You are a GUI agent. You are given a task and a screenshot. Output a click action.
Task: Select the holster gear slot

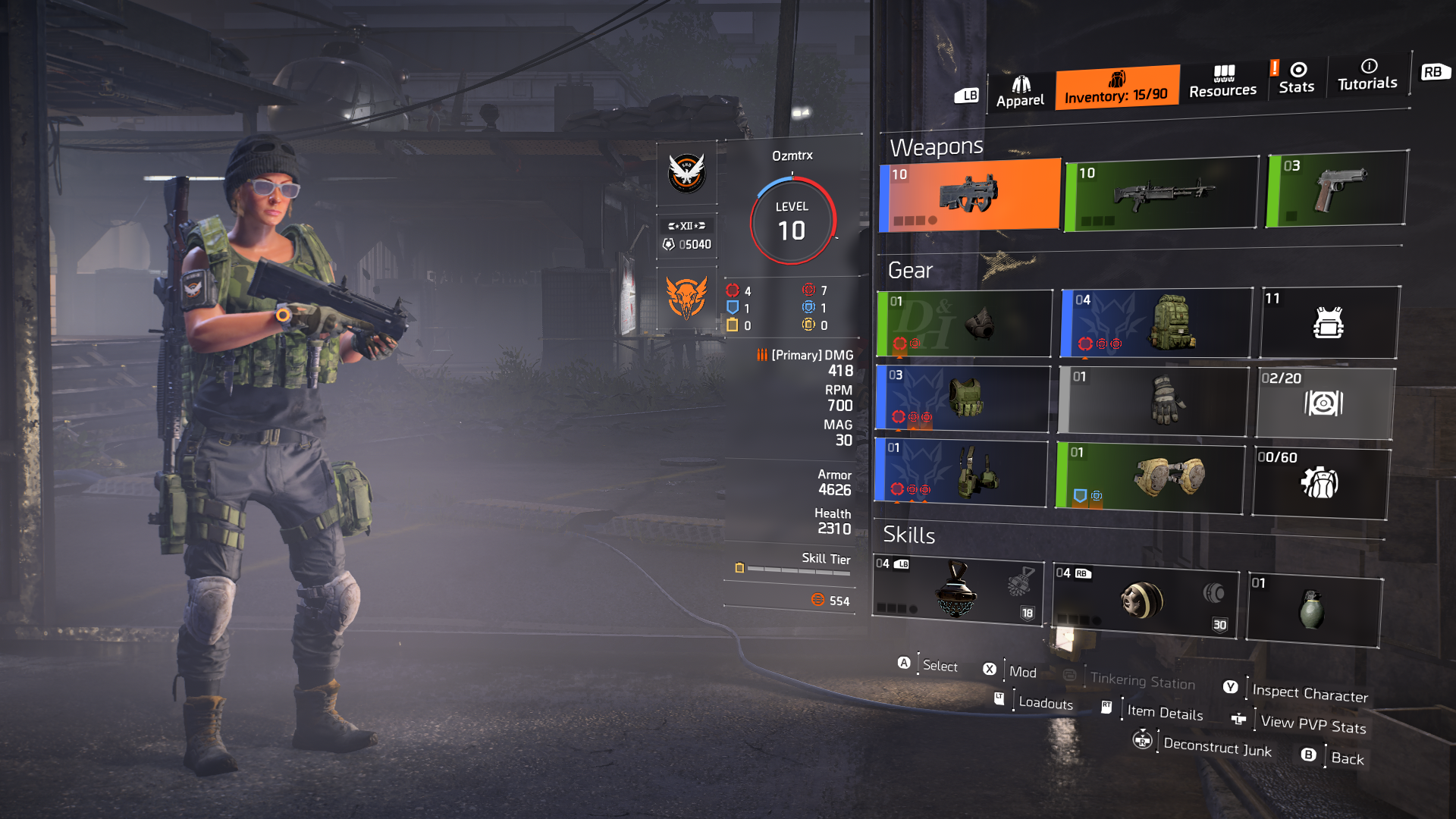tap(961, 472)
